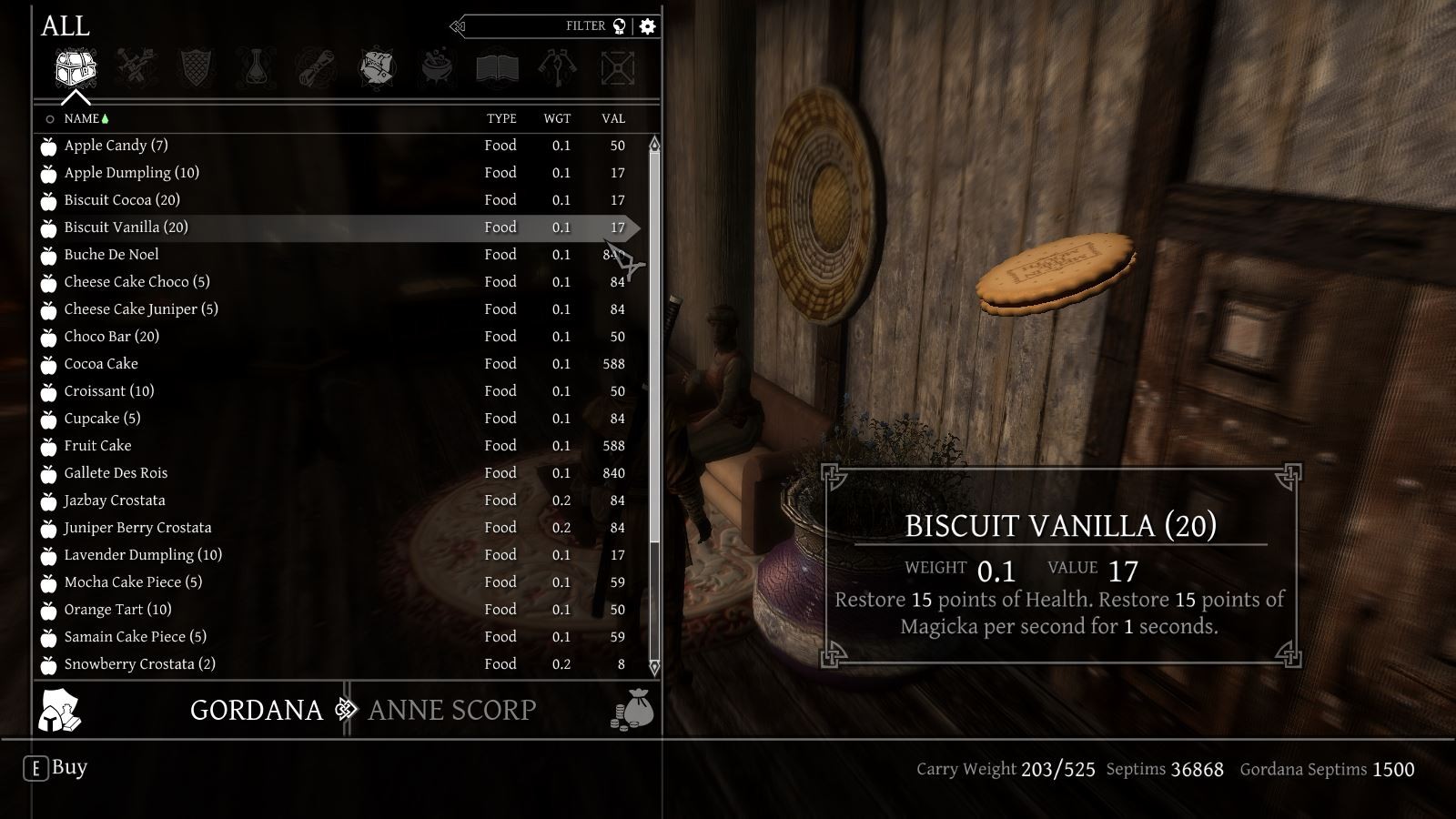This screenshot has height=819, width=1456.
Task: Pick Cheese Cake Juniper (5)
Action: [141, 309]
